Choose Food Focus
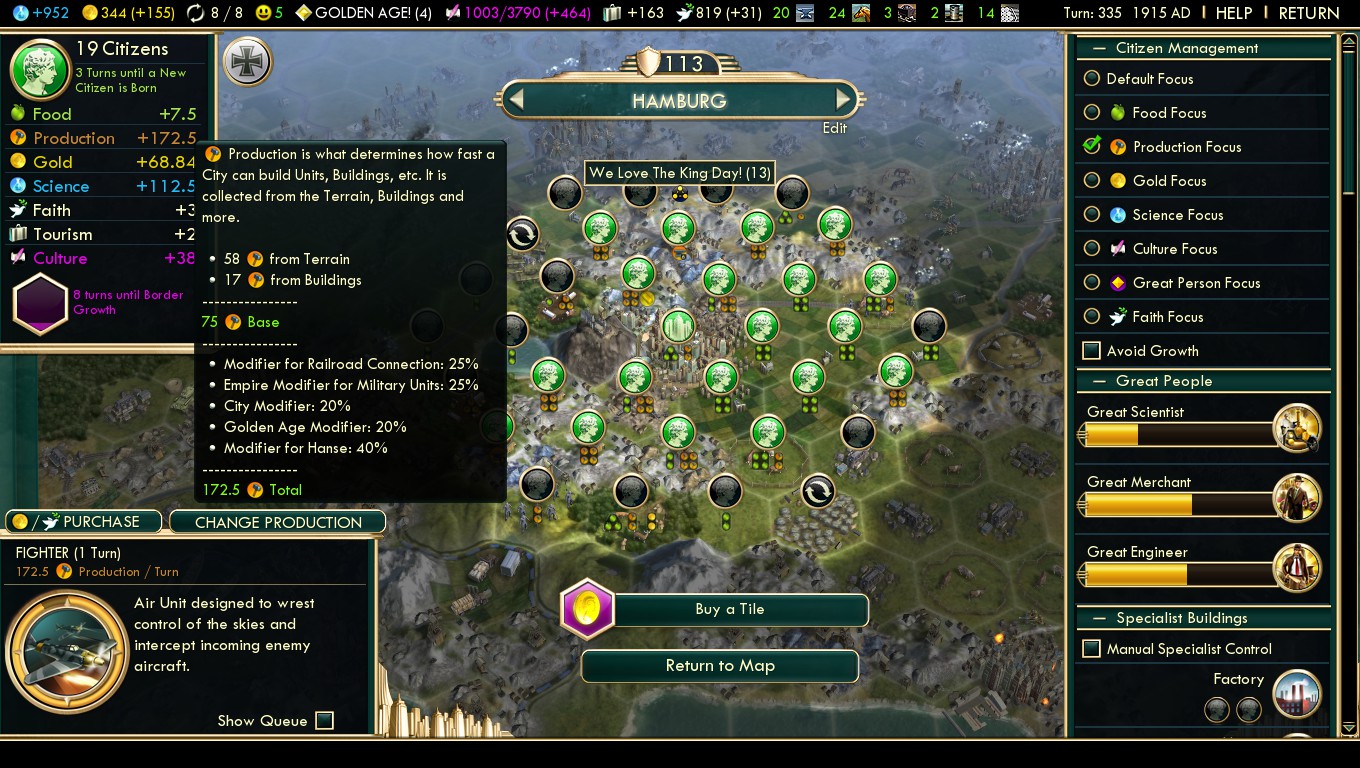This screenshot has height=768, width=1360. click(1092, 113)
